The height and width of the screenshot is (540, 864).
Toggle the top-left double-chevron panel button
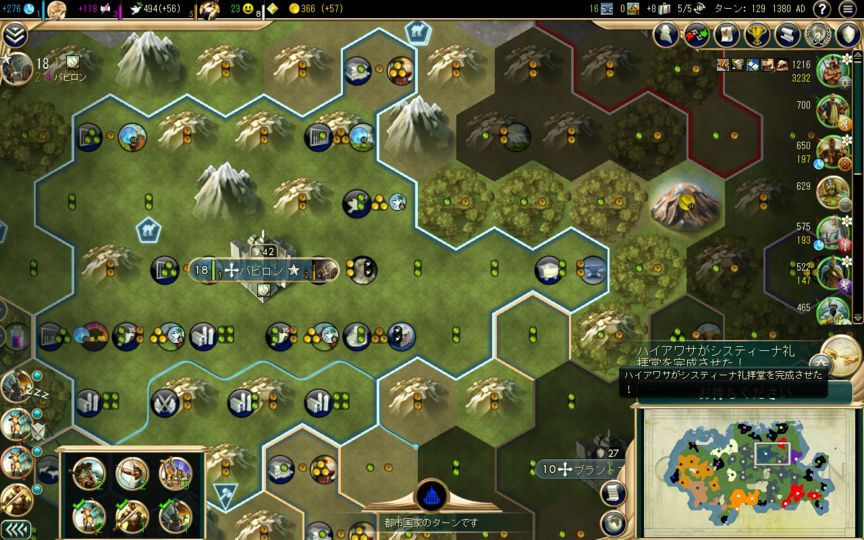(14, 35)
